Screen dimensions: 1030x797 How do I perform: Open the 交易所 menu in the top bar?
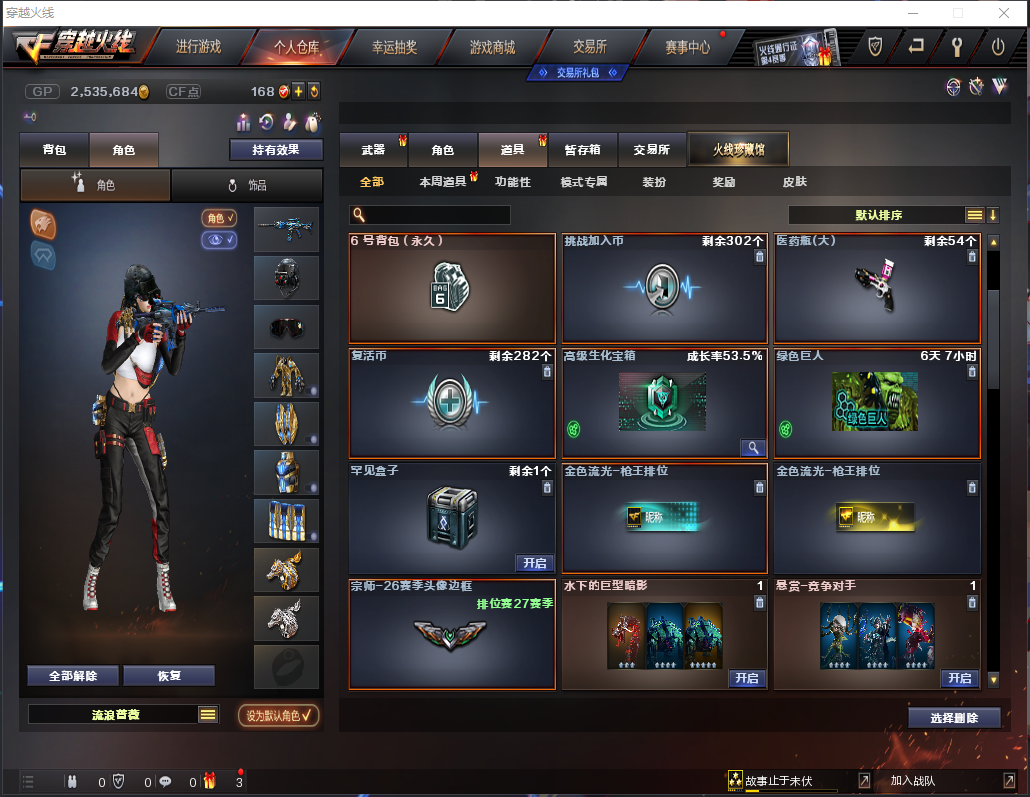[x=590, y=47]
